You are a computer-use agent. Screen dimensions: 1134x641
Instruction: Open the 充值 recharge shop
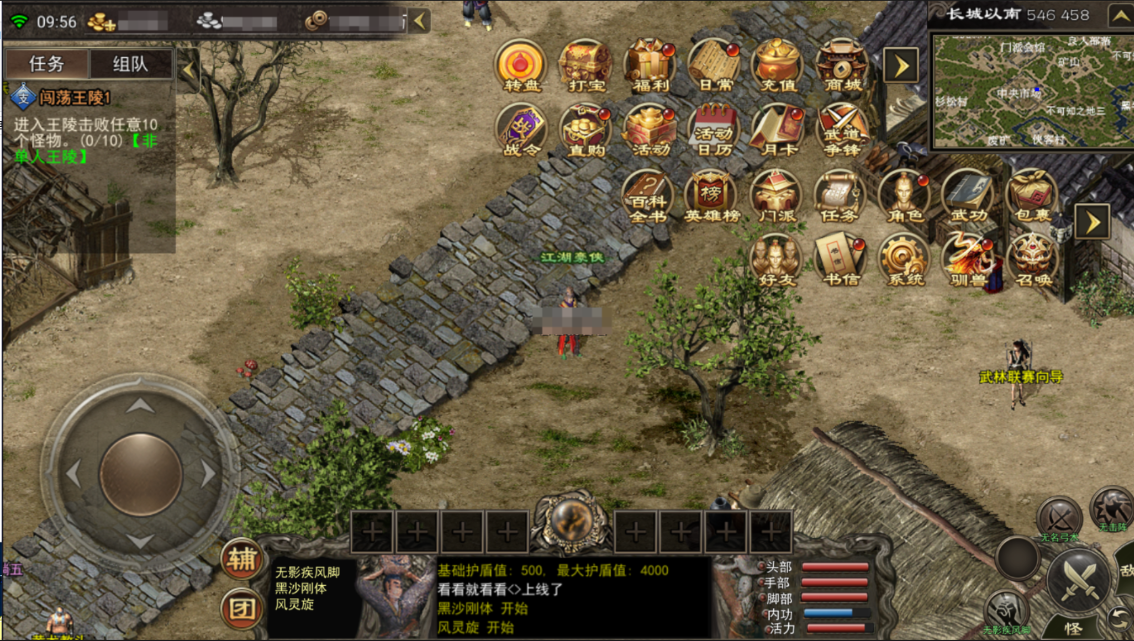pos(777,66)
